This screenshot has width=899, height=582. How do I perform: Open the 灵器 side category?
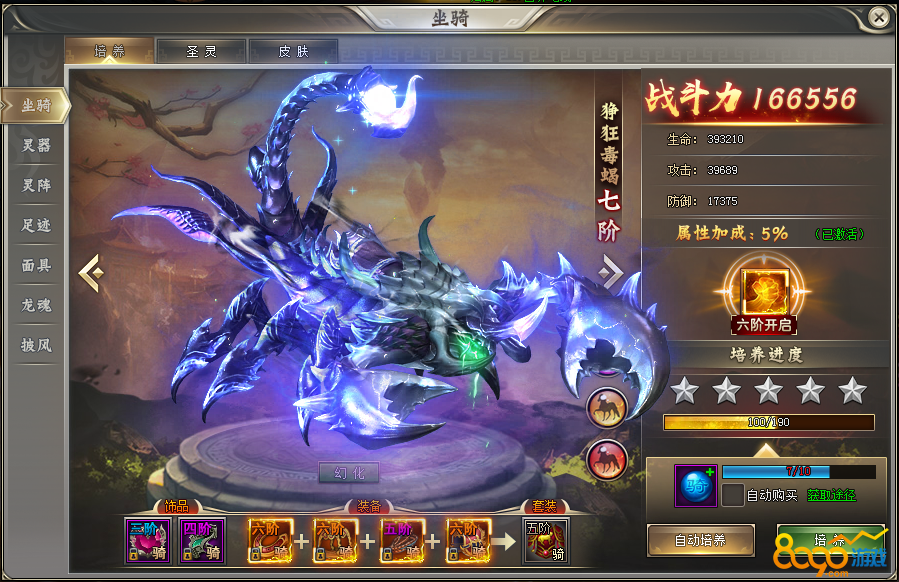click(x=36, y=145)
